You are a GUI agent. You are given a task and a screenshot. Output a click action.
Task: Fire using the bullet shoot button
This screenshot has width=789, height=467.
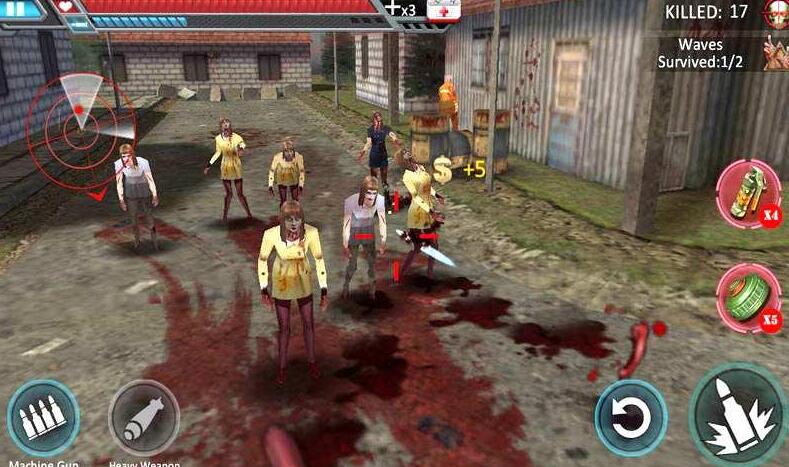click(x=738, y=413)
